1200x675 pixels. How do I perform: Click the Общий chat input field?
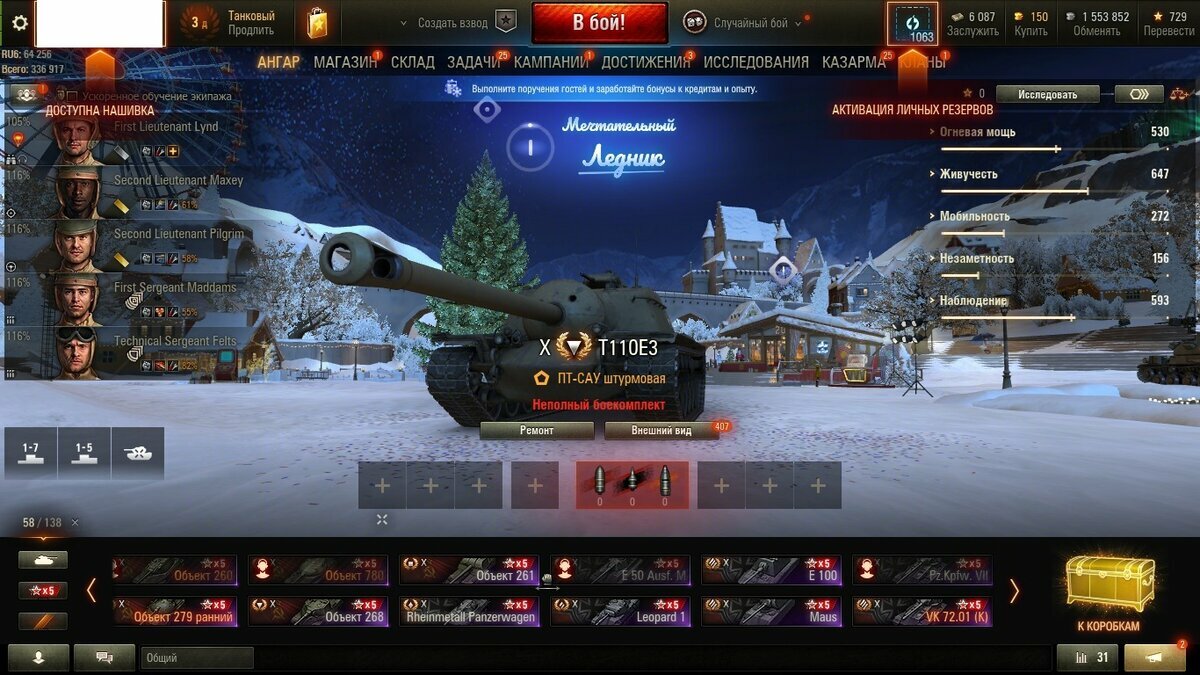pyautogui.click(x=198, y=658)
